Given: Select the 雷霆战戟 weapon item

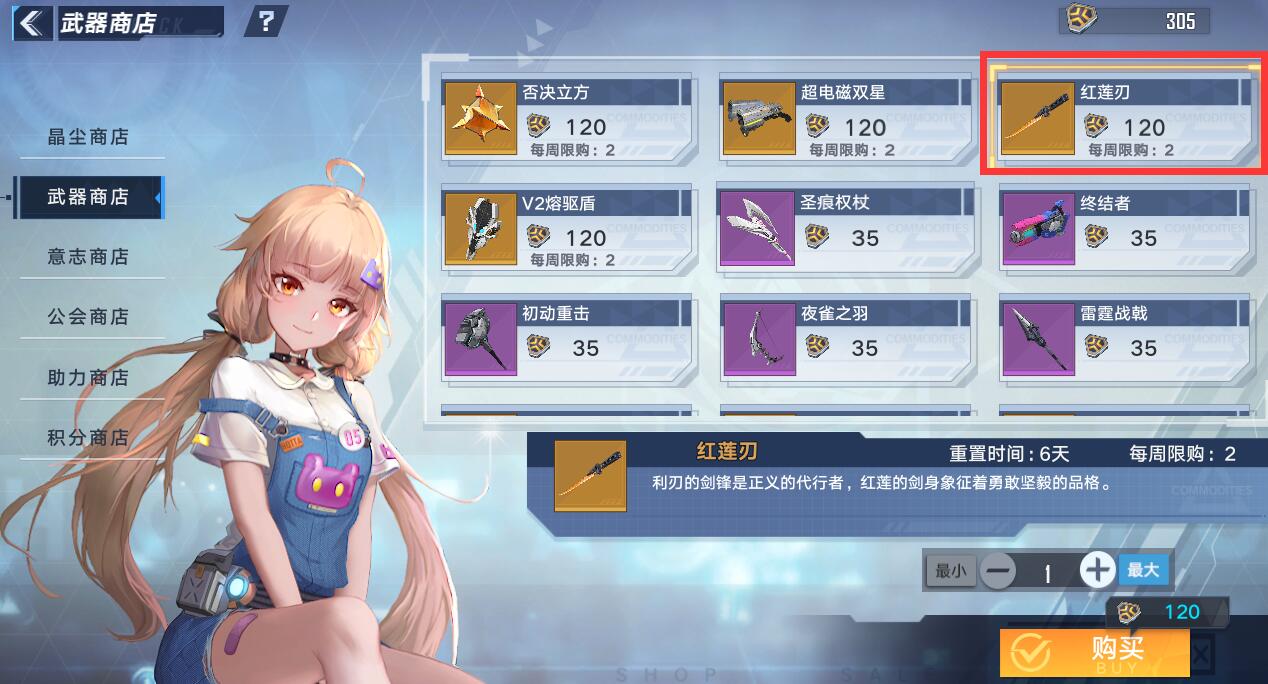Looking at the screenshot, I should click(1125, 340).
